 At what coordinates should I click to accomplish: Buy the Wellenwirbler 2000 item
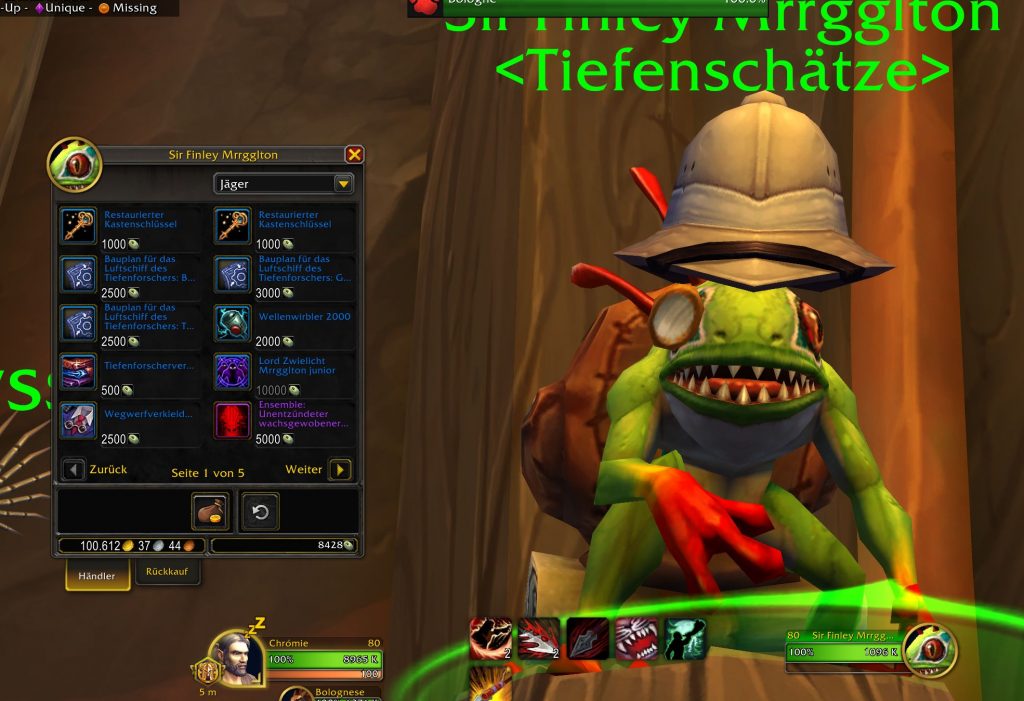point(232,323)
